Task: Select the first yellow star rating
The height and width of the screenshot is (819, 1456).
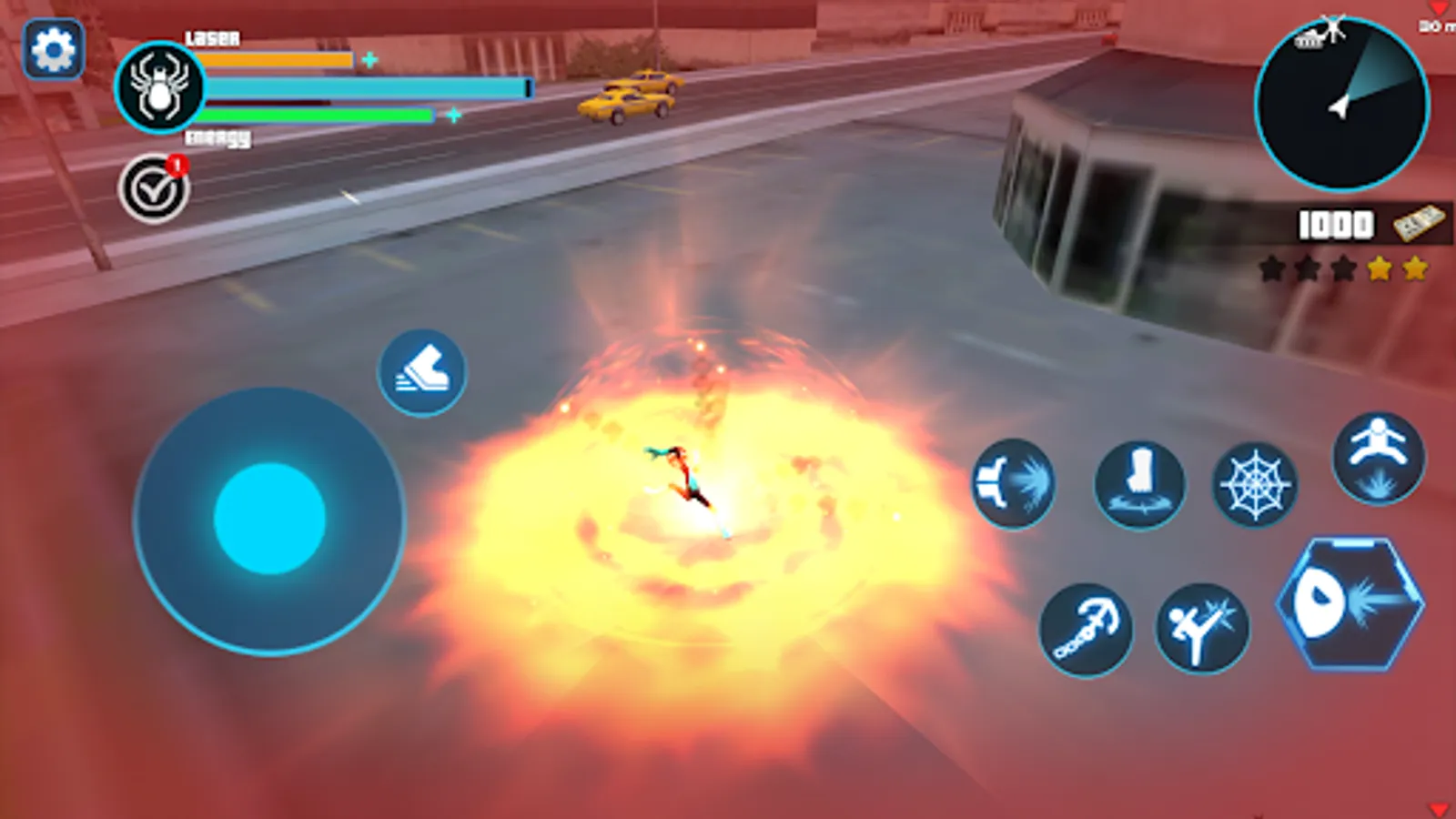Action: tap(1380, 268)
